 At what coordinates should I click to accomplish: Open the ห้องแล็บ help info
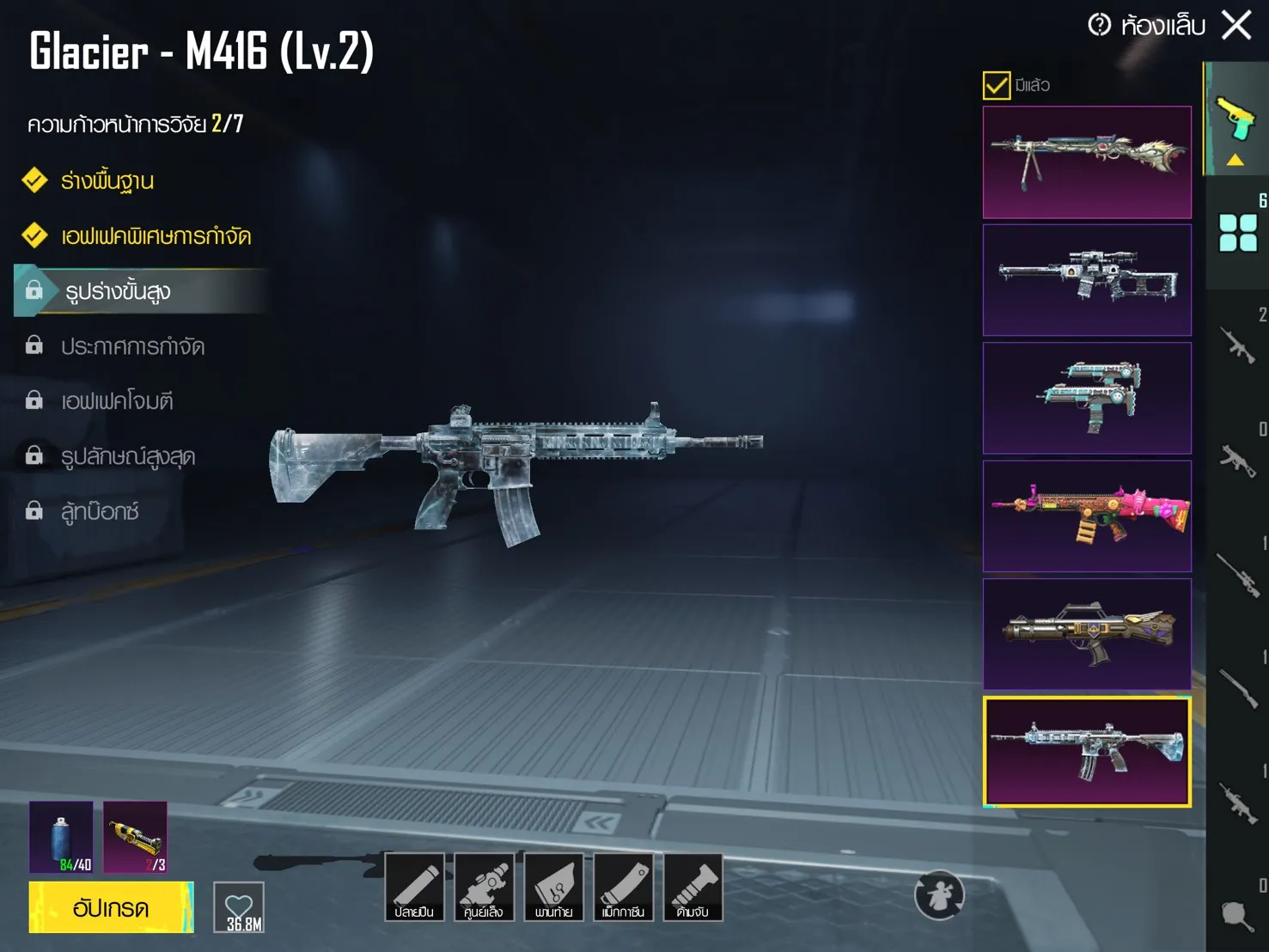1099,25
